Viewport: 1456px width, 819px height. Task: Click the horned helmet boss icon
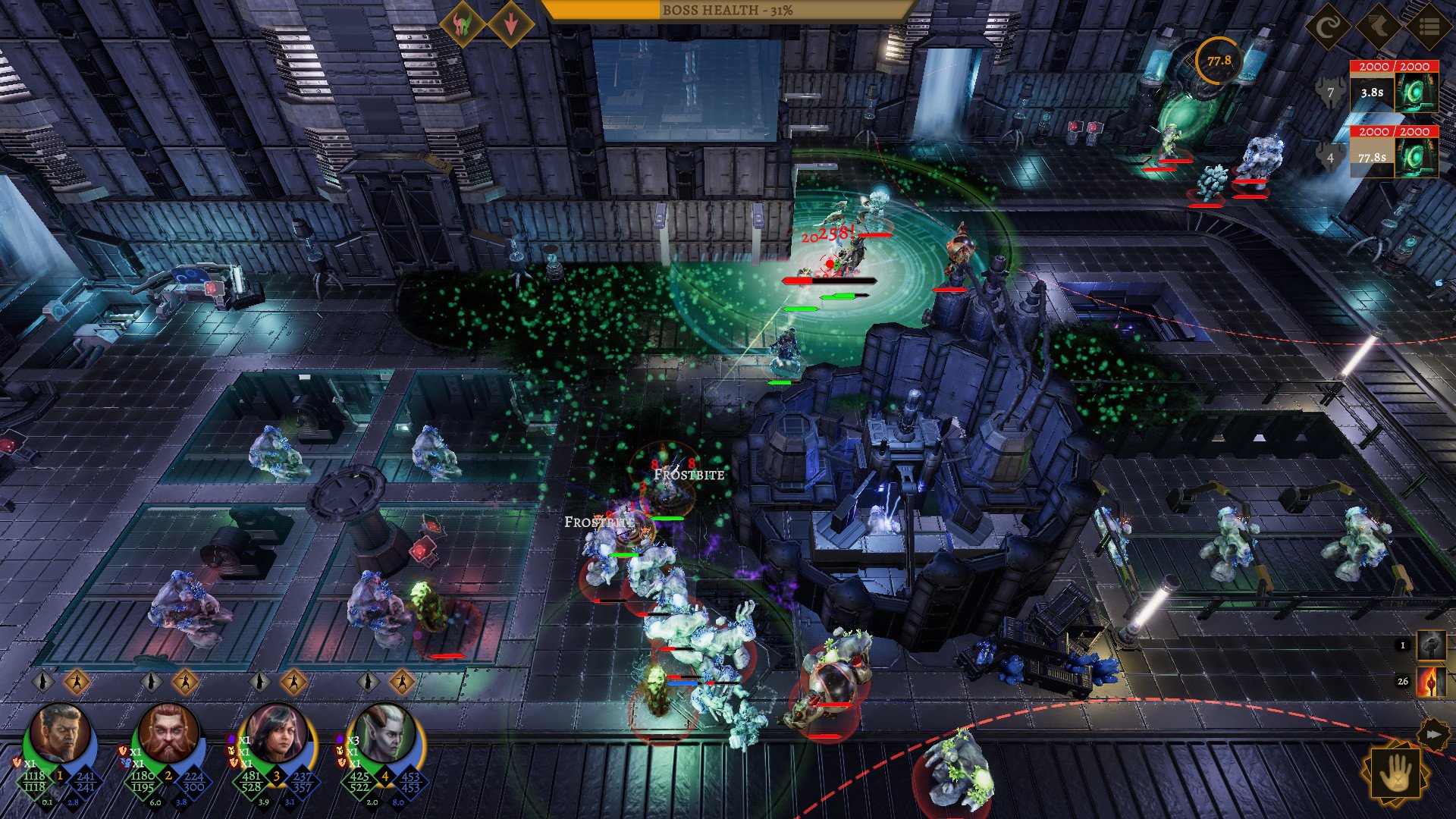[x=461, y=24]
